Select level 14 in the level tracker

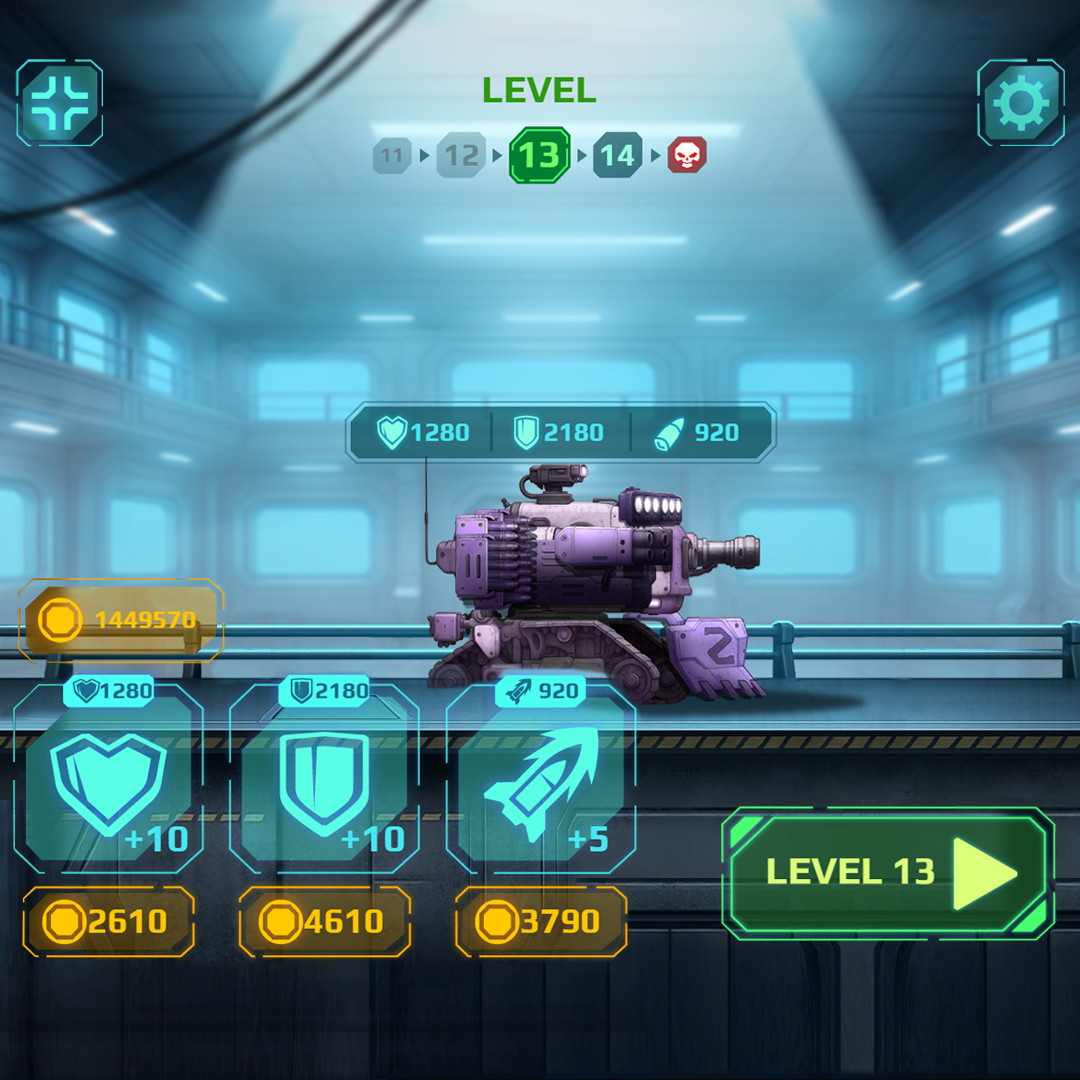pyautogui.click(x=617, y=155)
